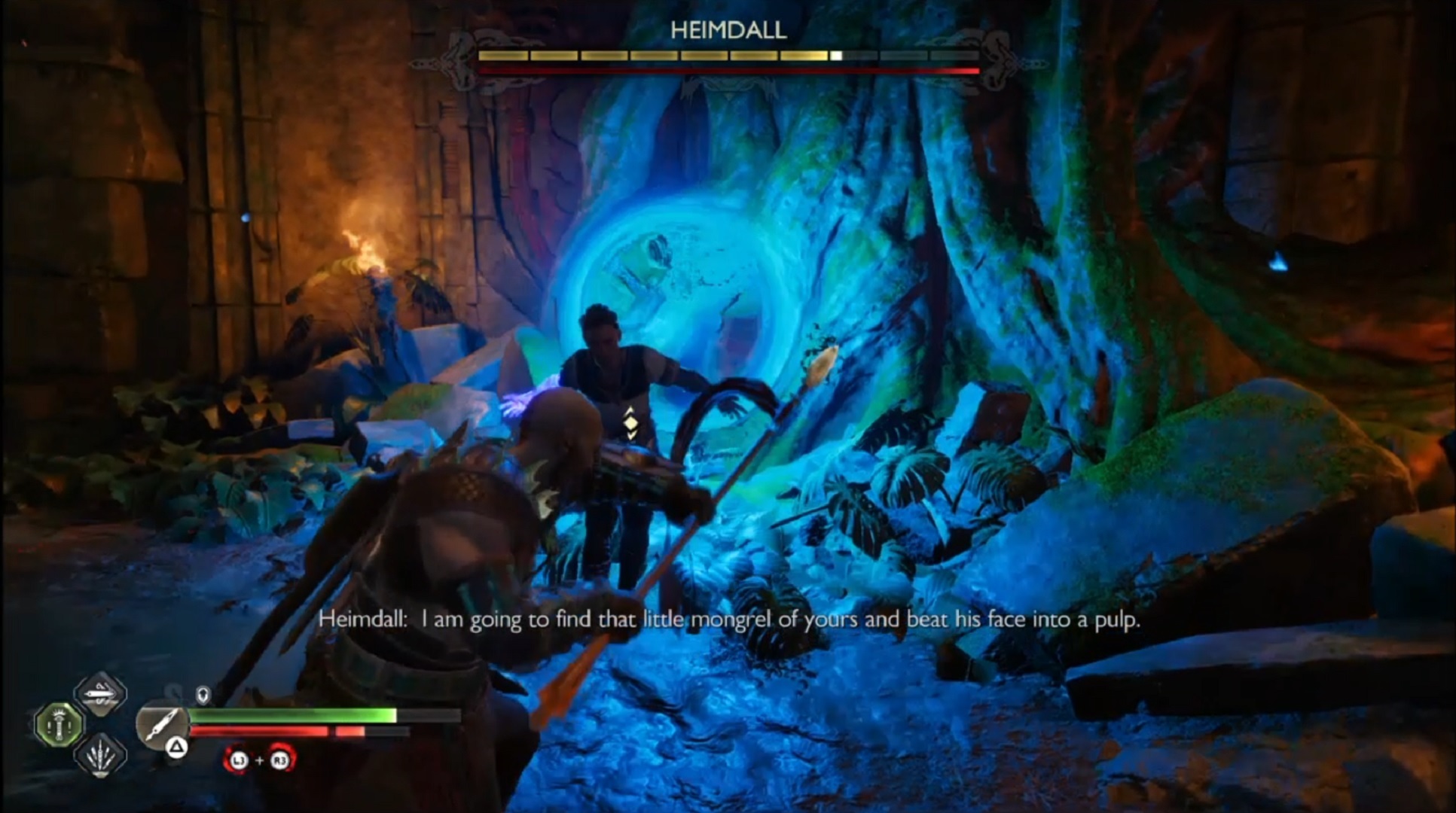Select the green-highlighted relic ability icon
1456x813 pixels.
[x=60, y=725]
